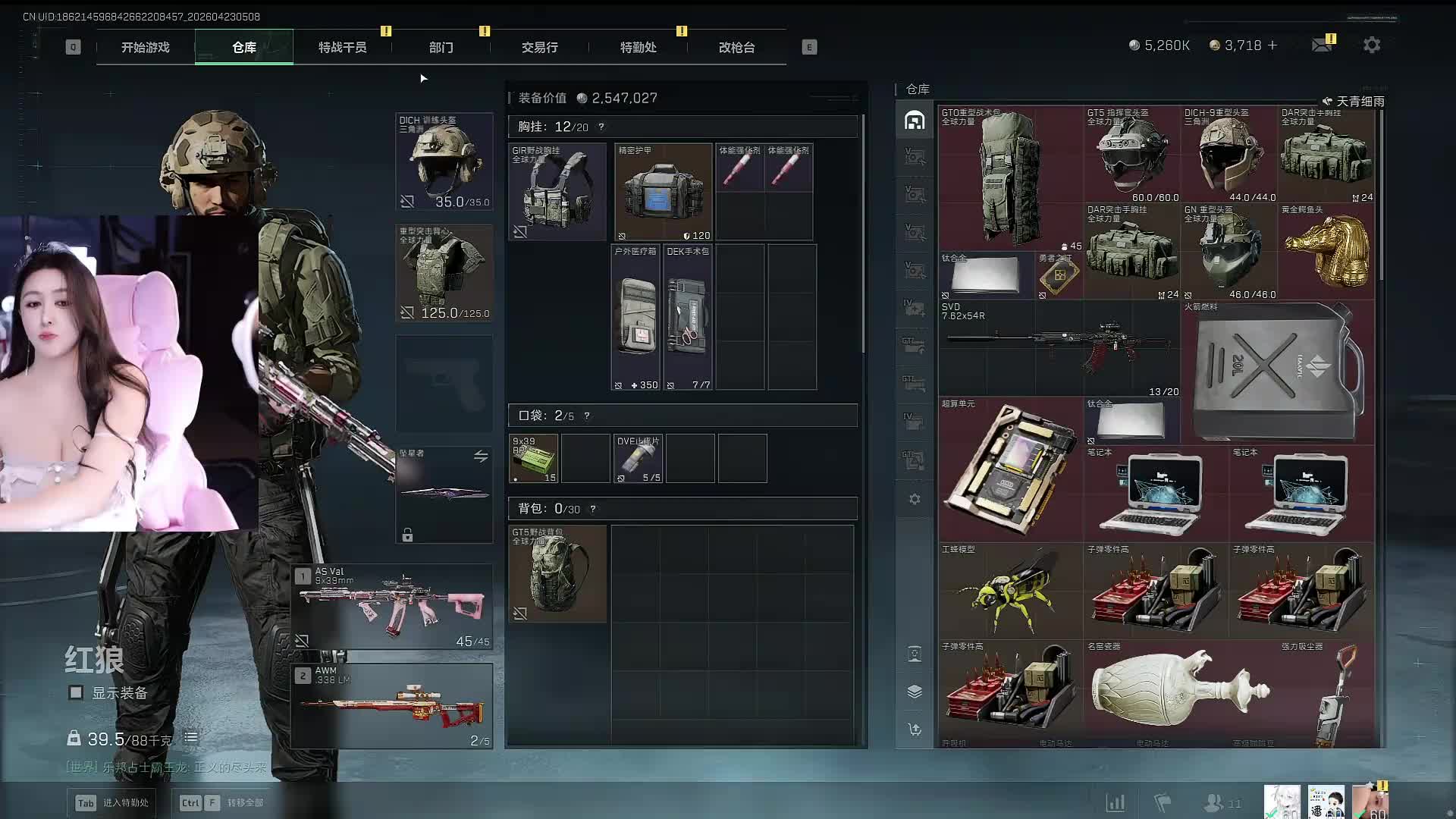The width and height of the screenshot is (1456, 819).
Task: Open the settings gear icon
Action: [1371, 45]
